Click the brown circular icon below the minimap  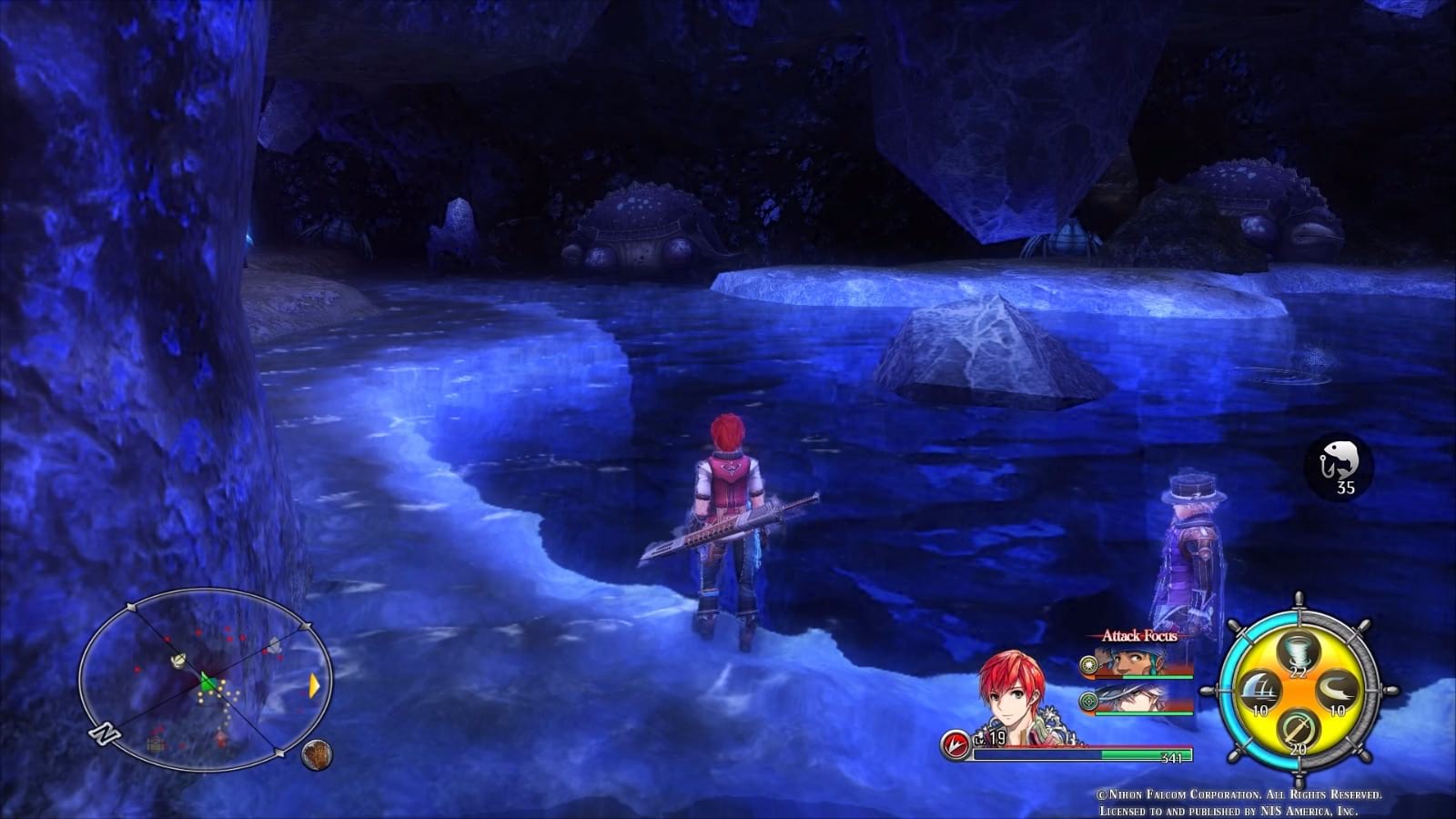pos(317,755)
